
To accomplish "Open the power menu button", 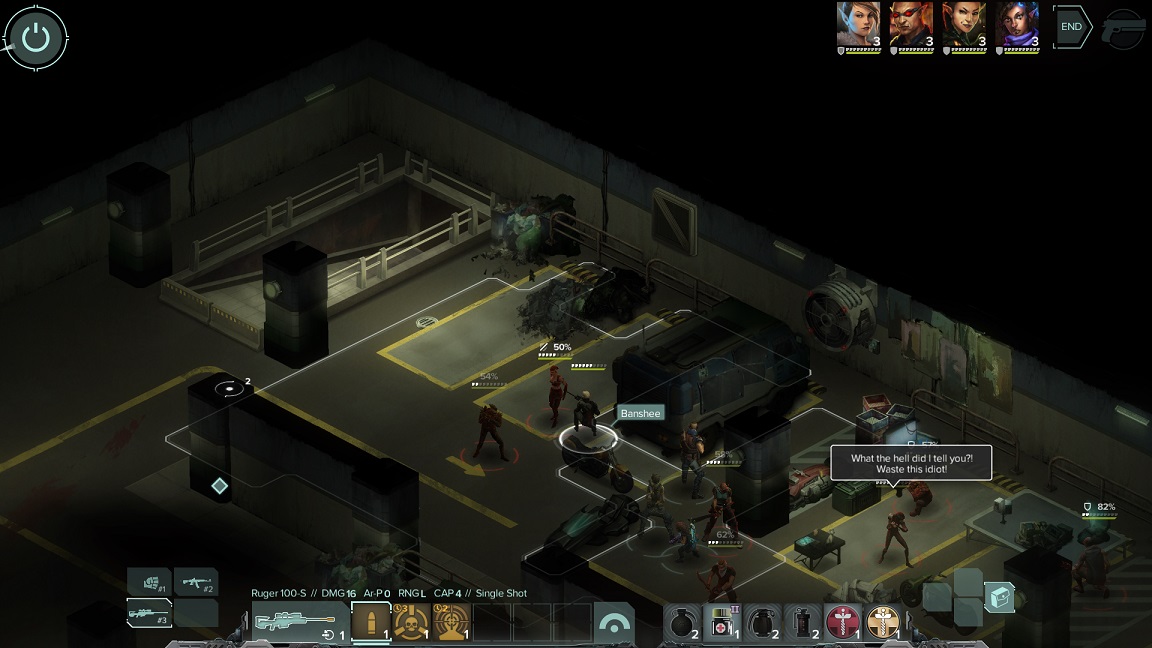I will tap(36, 38).
